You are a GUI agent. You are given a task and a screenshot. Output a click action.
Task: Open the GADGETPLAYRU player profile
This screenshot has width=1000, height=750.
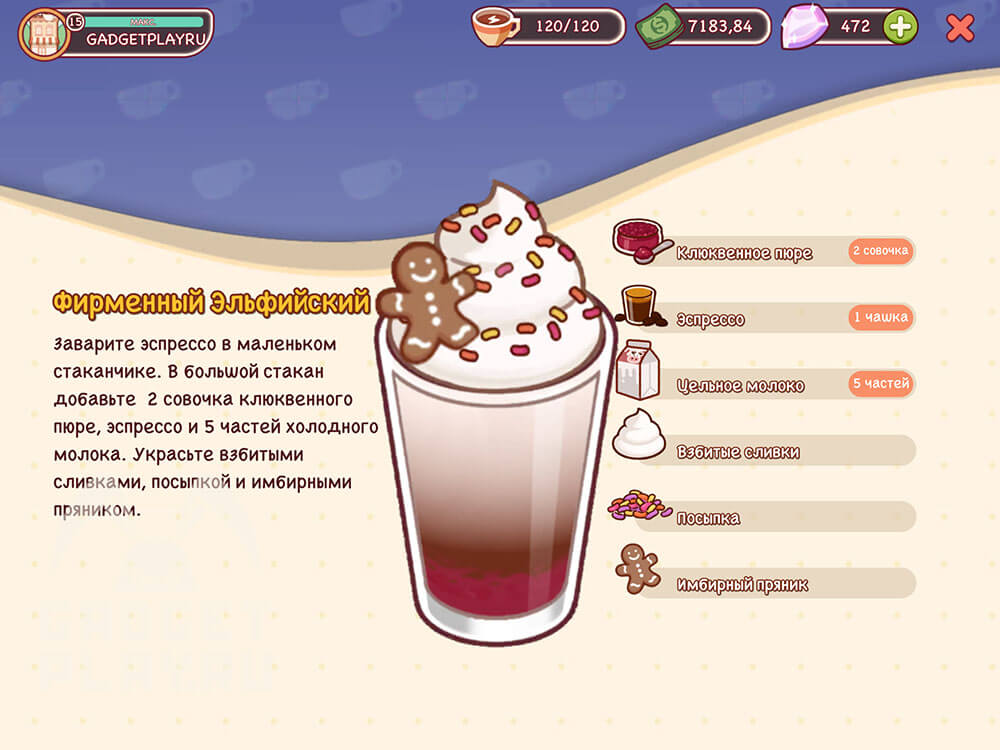[x=115, y=32]
